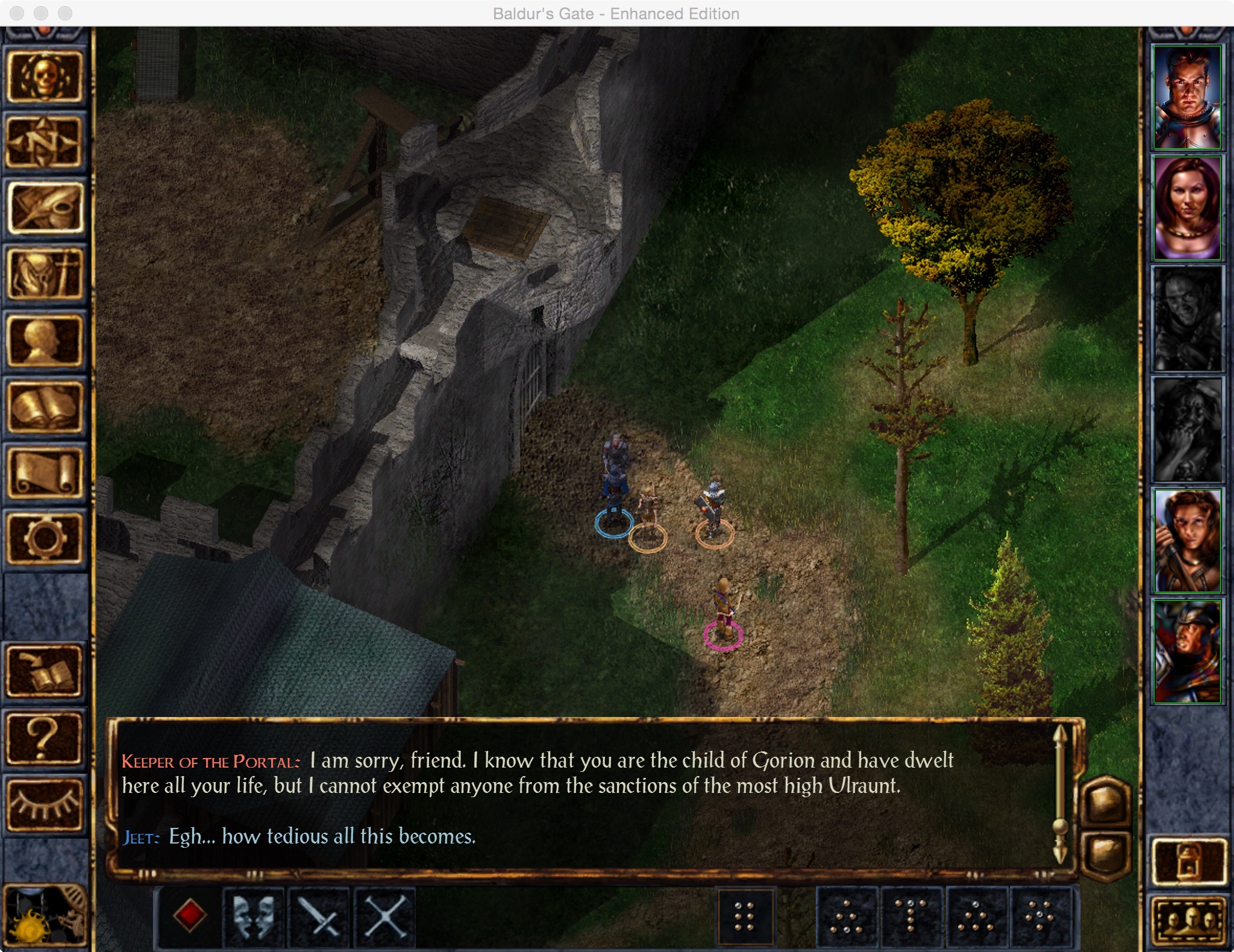Show the character record via the bust icon
The width and height of the screenshot is (1234, 952).
[x=45, y=341]
